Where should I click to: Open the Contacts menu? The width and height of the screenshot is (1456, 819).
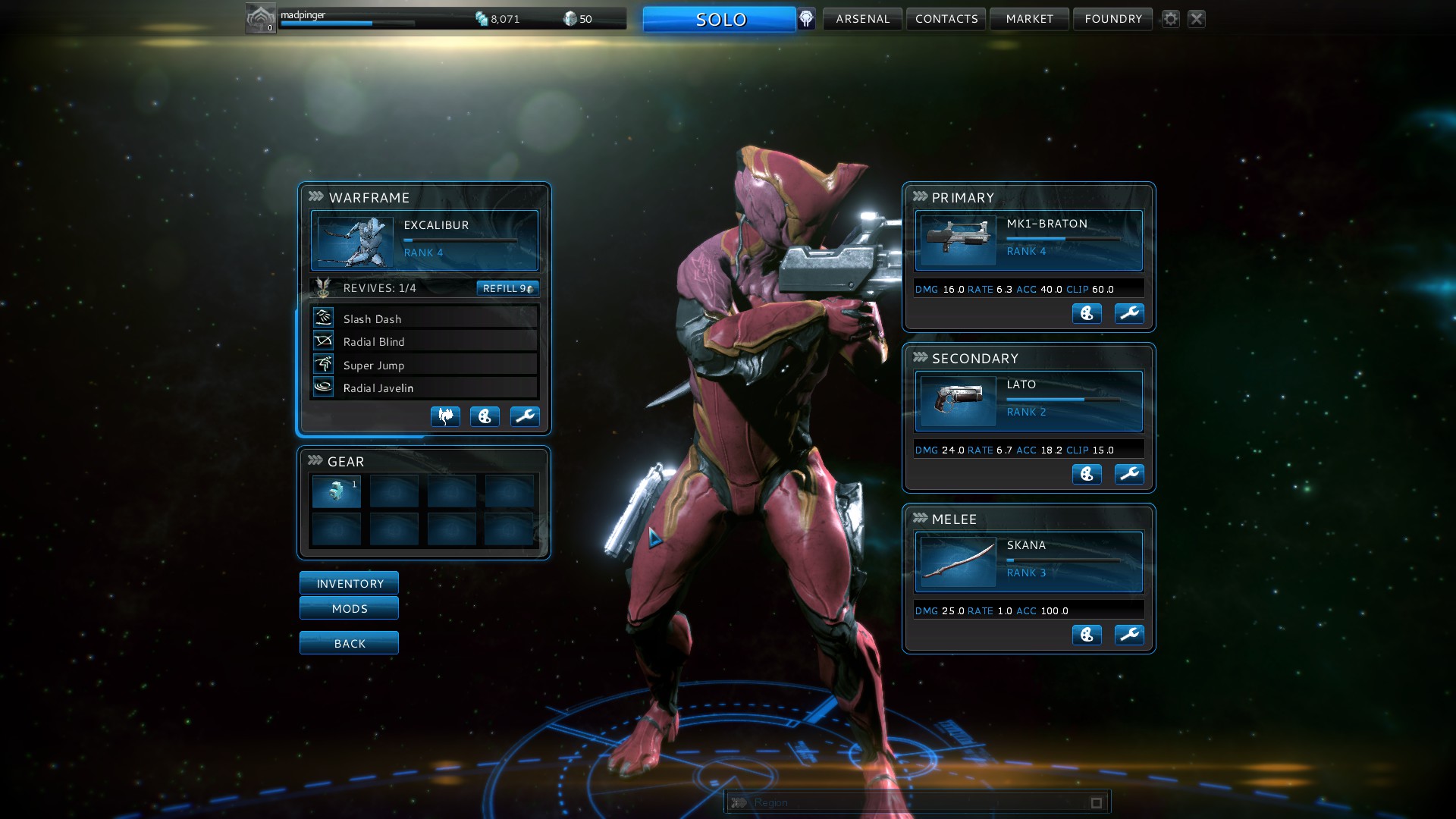[946, 19]
